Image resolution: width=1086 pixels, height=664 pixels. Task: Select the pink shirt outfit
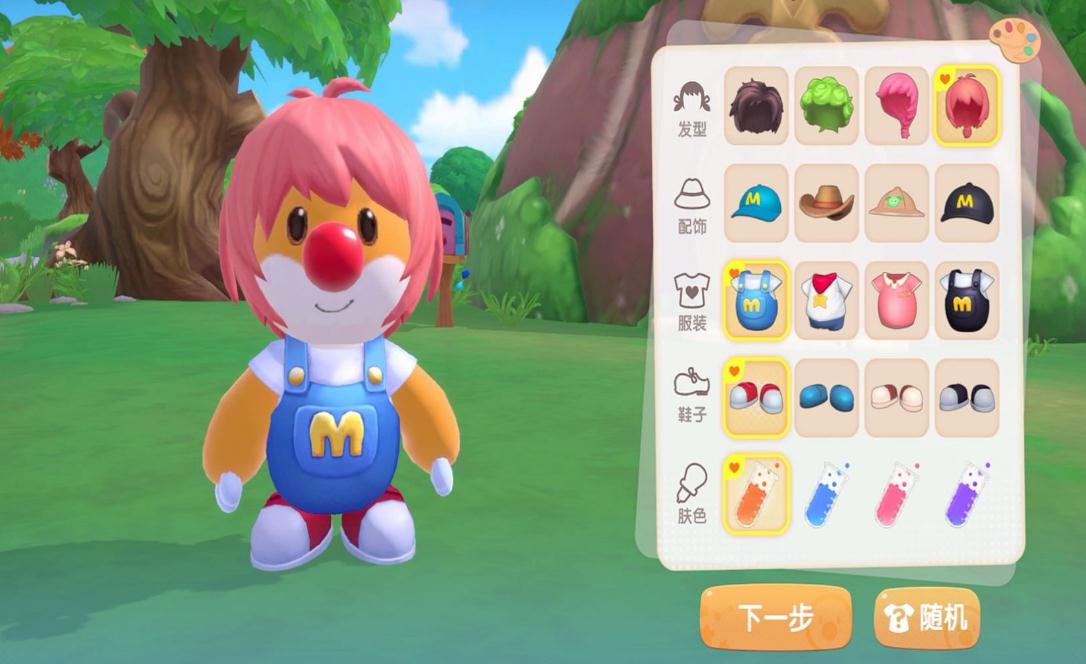tap(897, 300)
